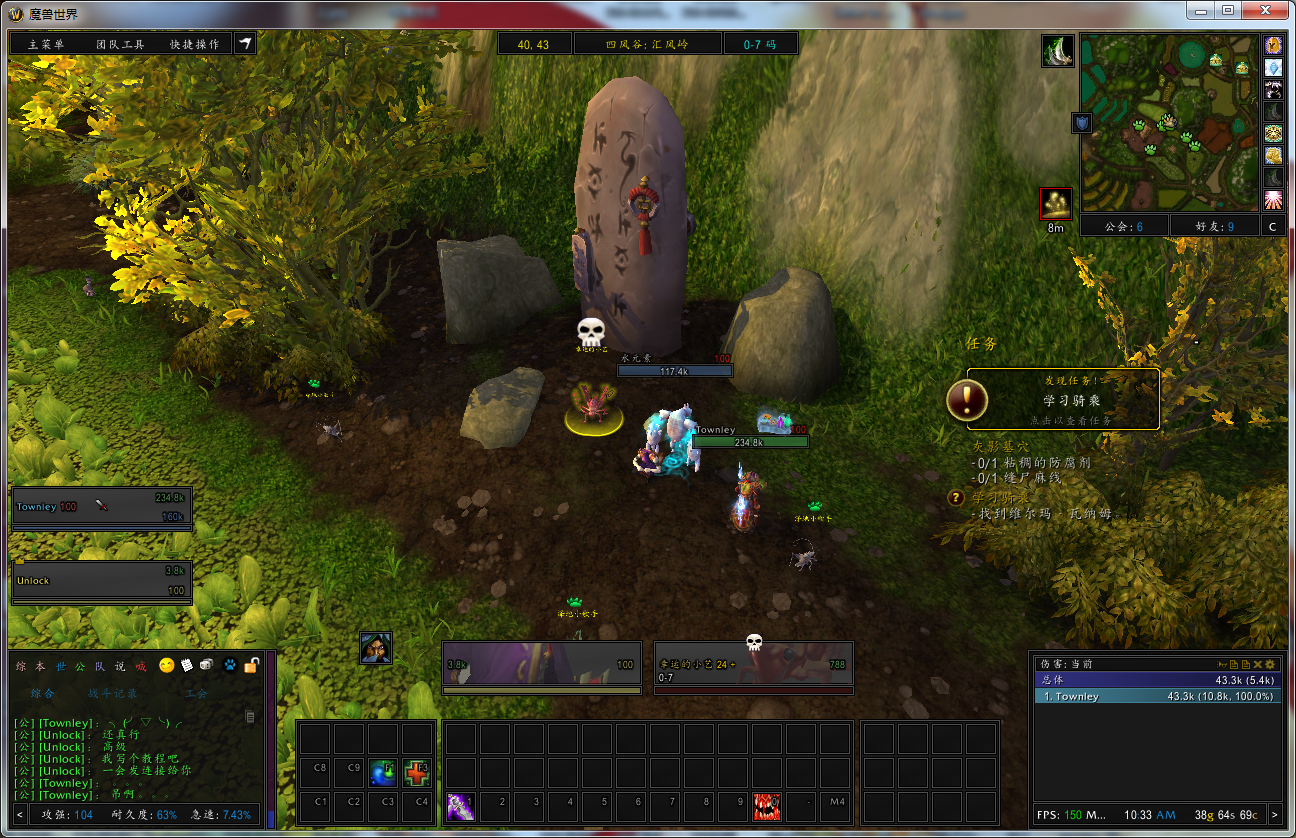Image resolution: width=1296 pixels, height=838 pixels.
Task: Select the Unlock party member frame
Action: pyautogui.click(x=101, y=580)
